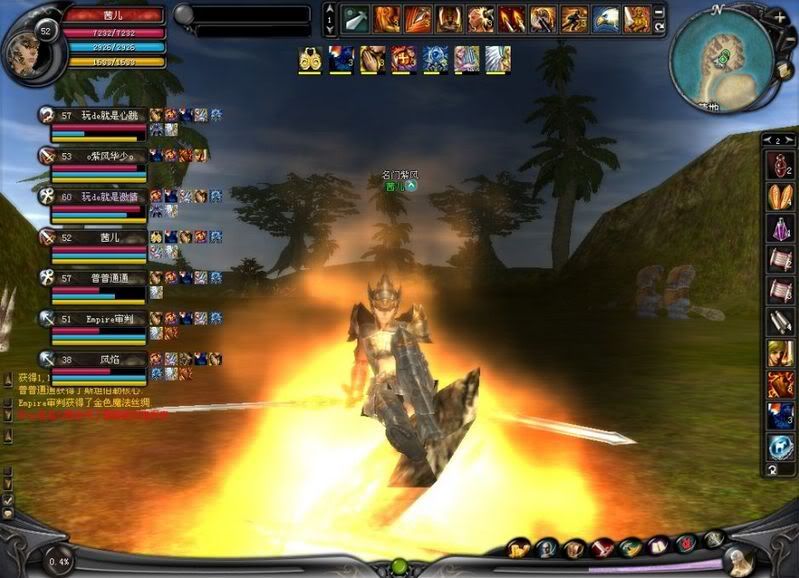799x578 pixels.
Task: Target level 38 party member 风焰
Action: [x=96, y=358]
